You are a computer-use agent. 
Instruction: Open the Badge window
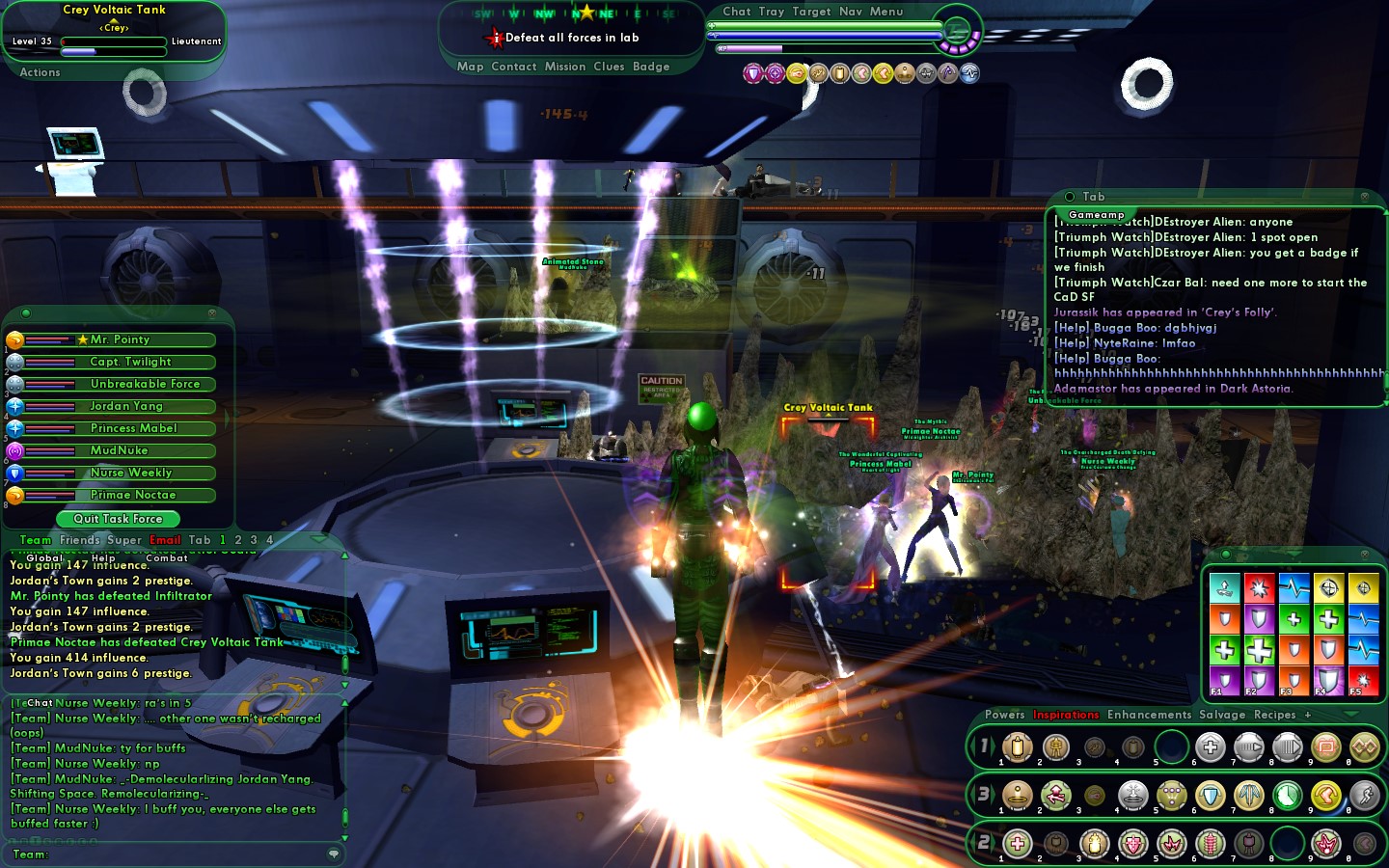point(651,67)
